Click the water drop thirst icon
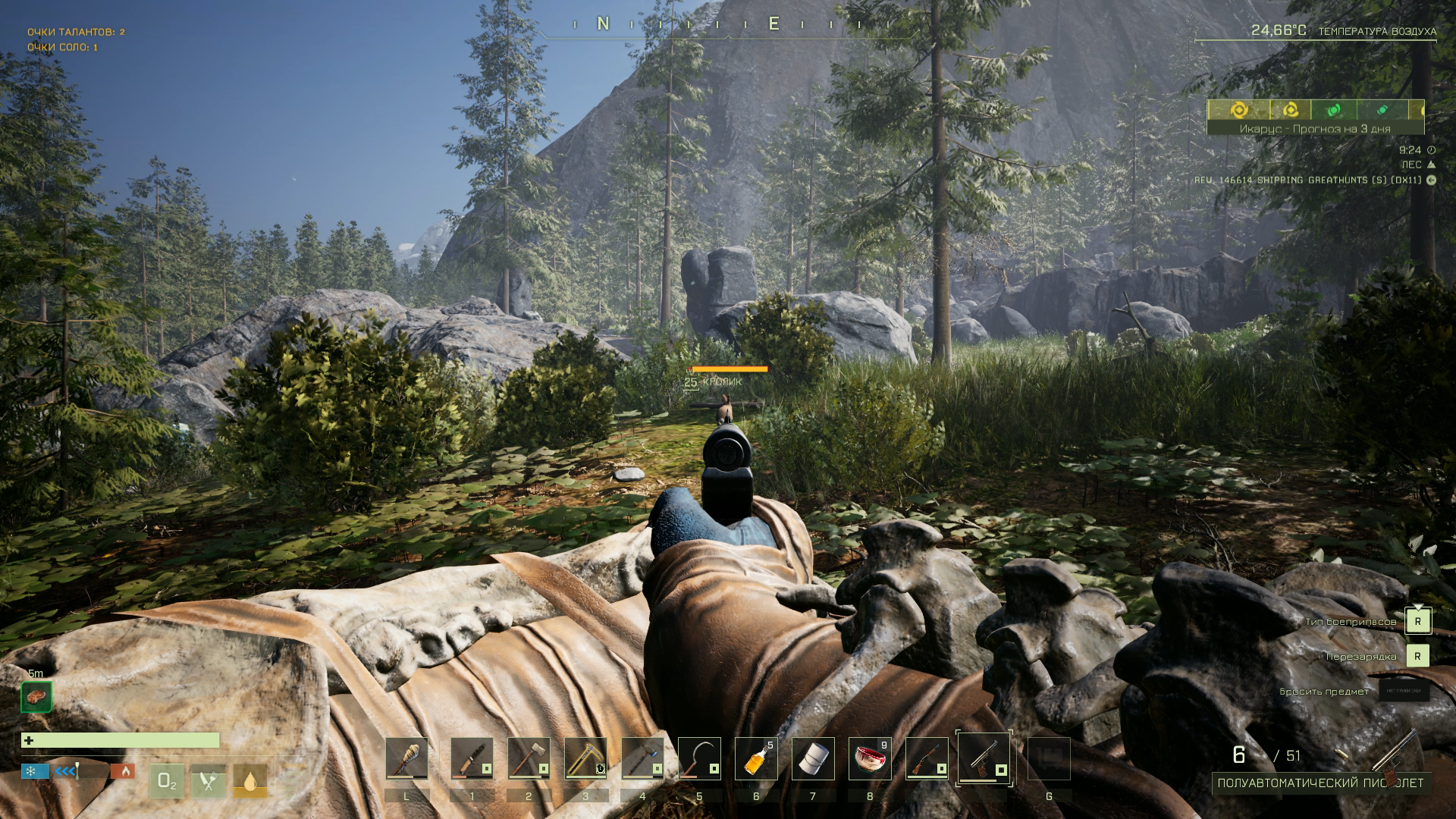This screenshot has width=1456, height=819. tap(249, 781)
